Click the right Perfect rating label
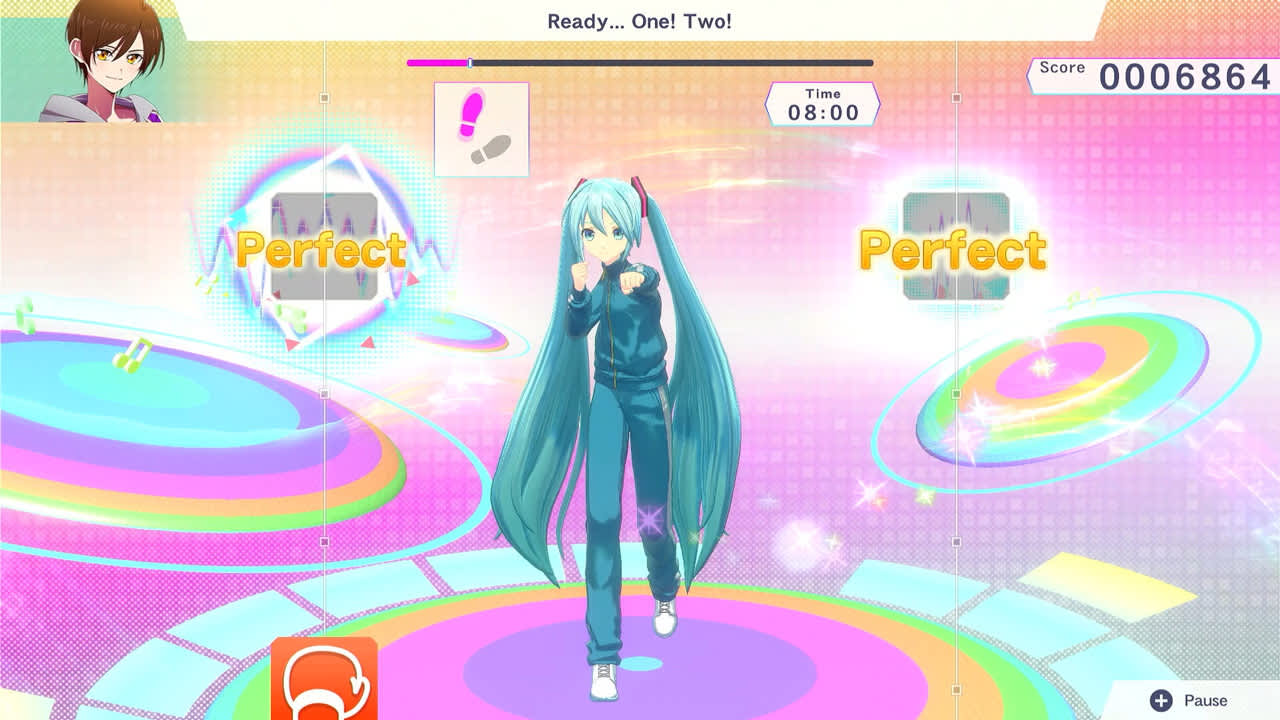The image size is (1280, 720). click(952, 249)
